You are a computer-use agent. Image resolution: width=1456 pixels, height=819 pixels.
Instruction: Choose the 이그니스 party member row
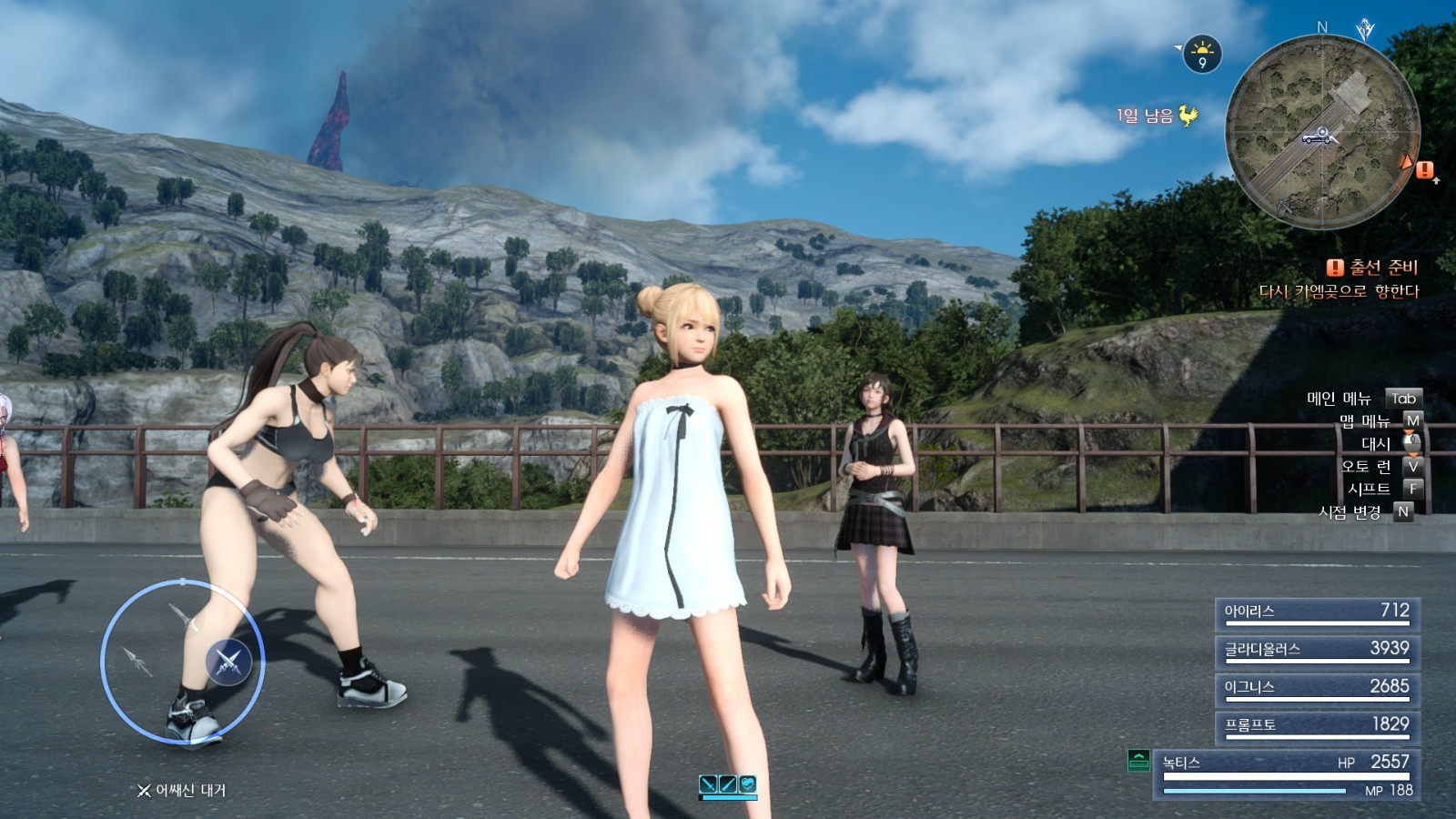1317,688
